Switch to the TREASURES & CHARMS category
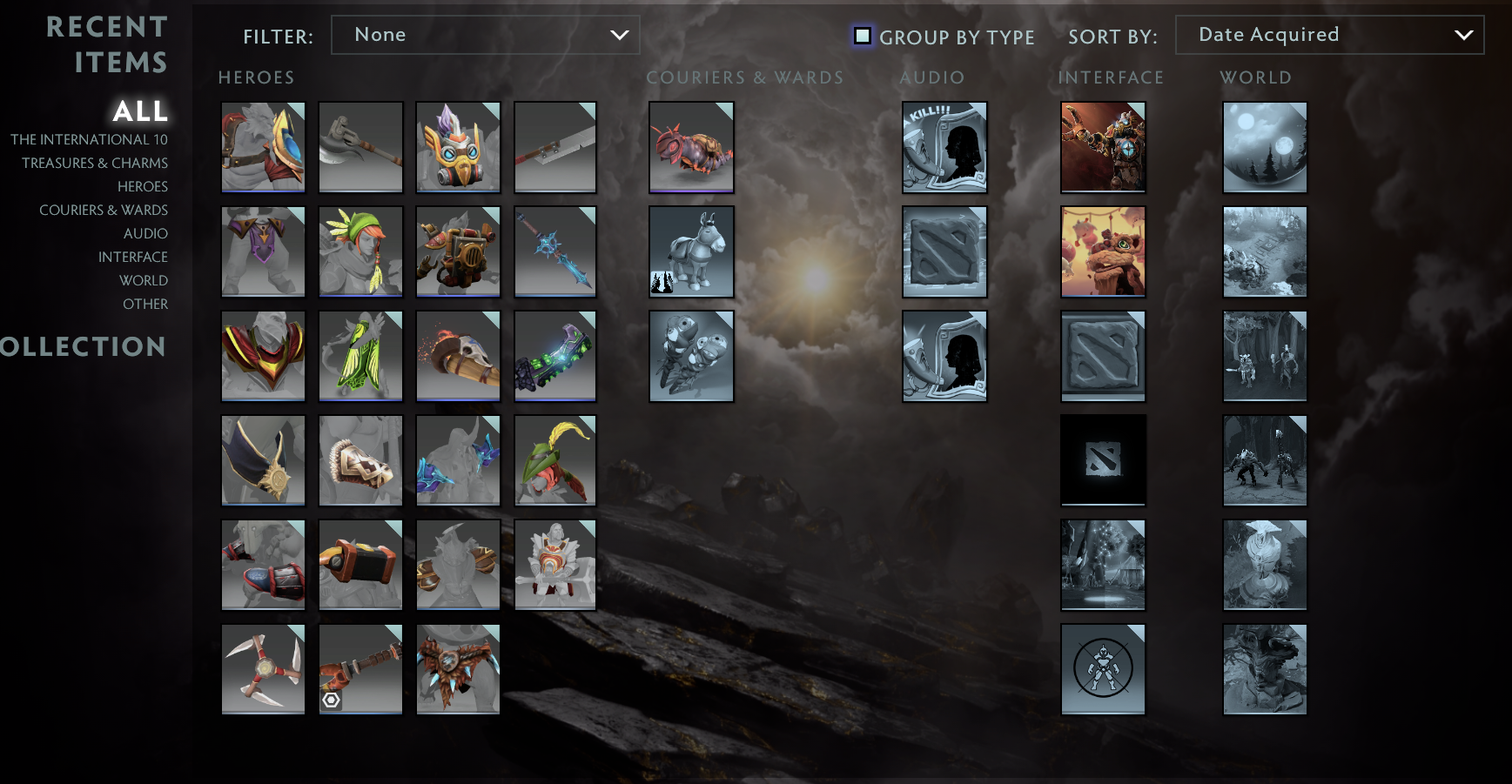Screen dimensions: 1512x784 (95, 163)
